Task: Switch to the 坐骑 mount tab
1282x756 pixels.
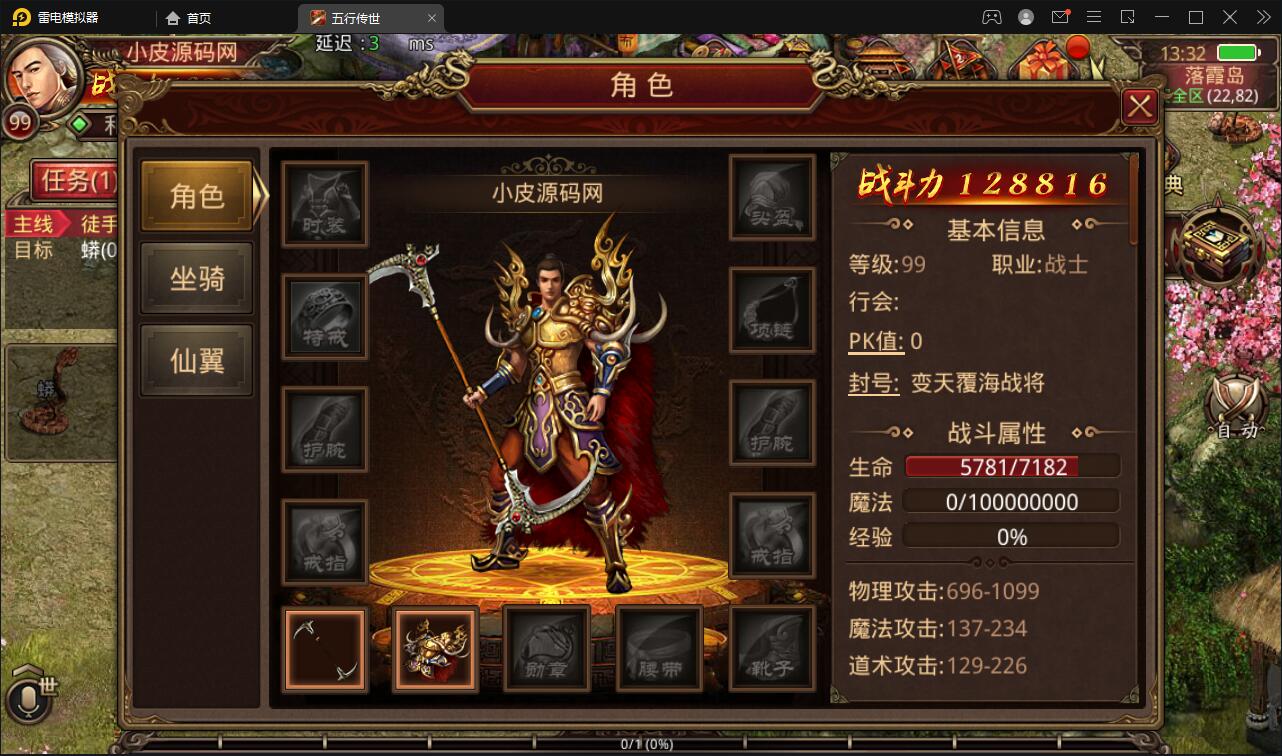Action: [196, 277]
